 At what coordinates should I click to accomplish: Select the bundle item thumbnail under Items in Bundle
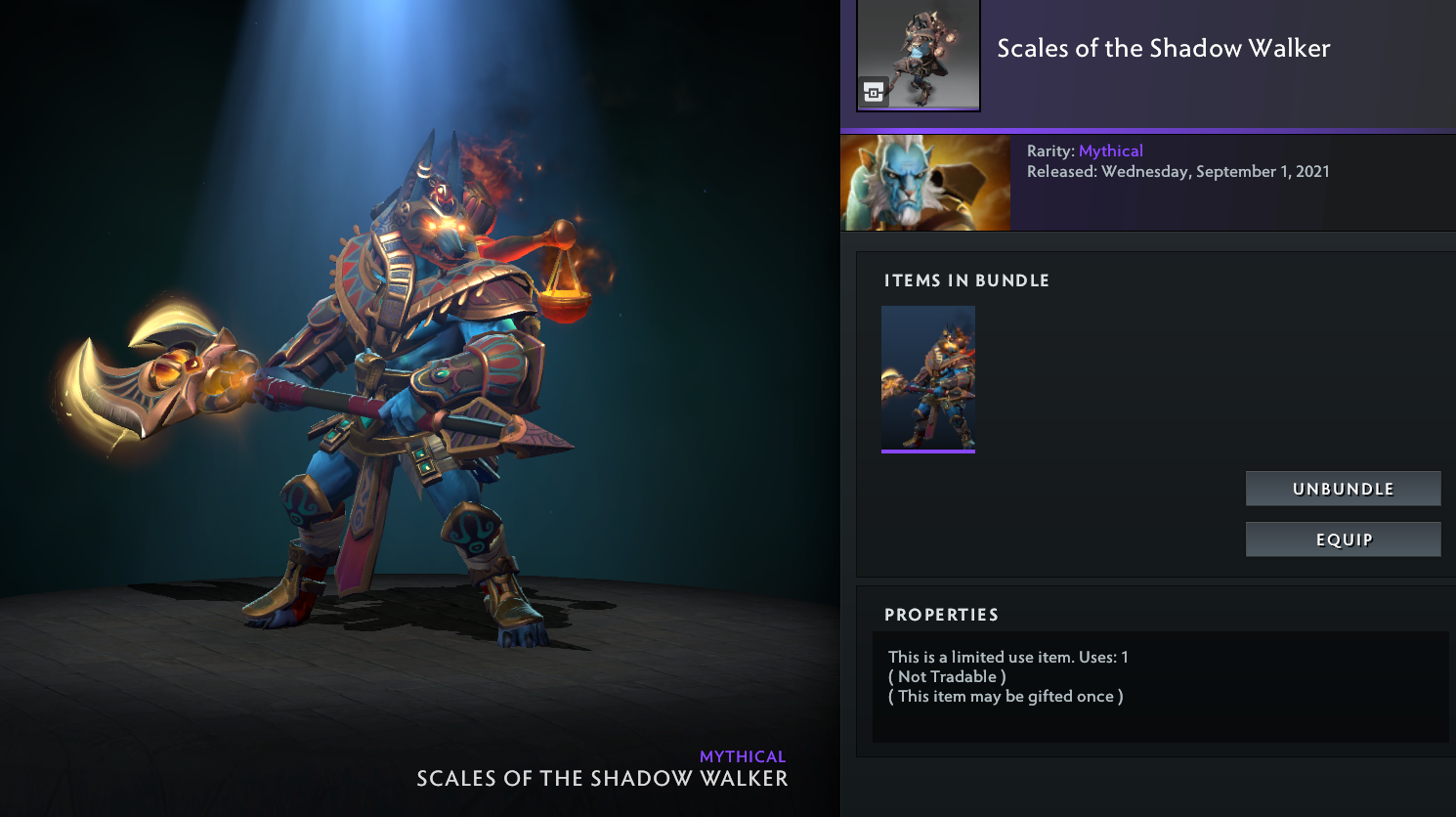[928, 379]
